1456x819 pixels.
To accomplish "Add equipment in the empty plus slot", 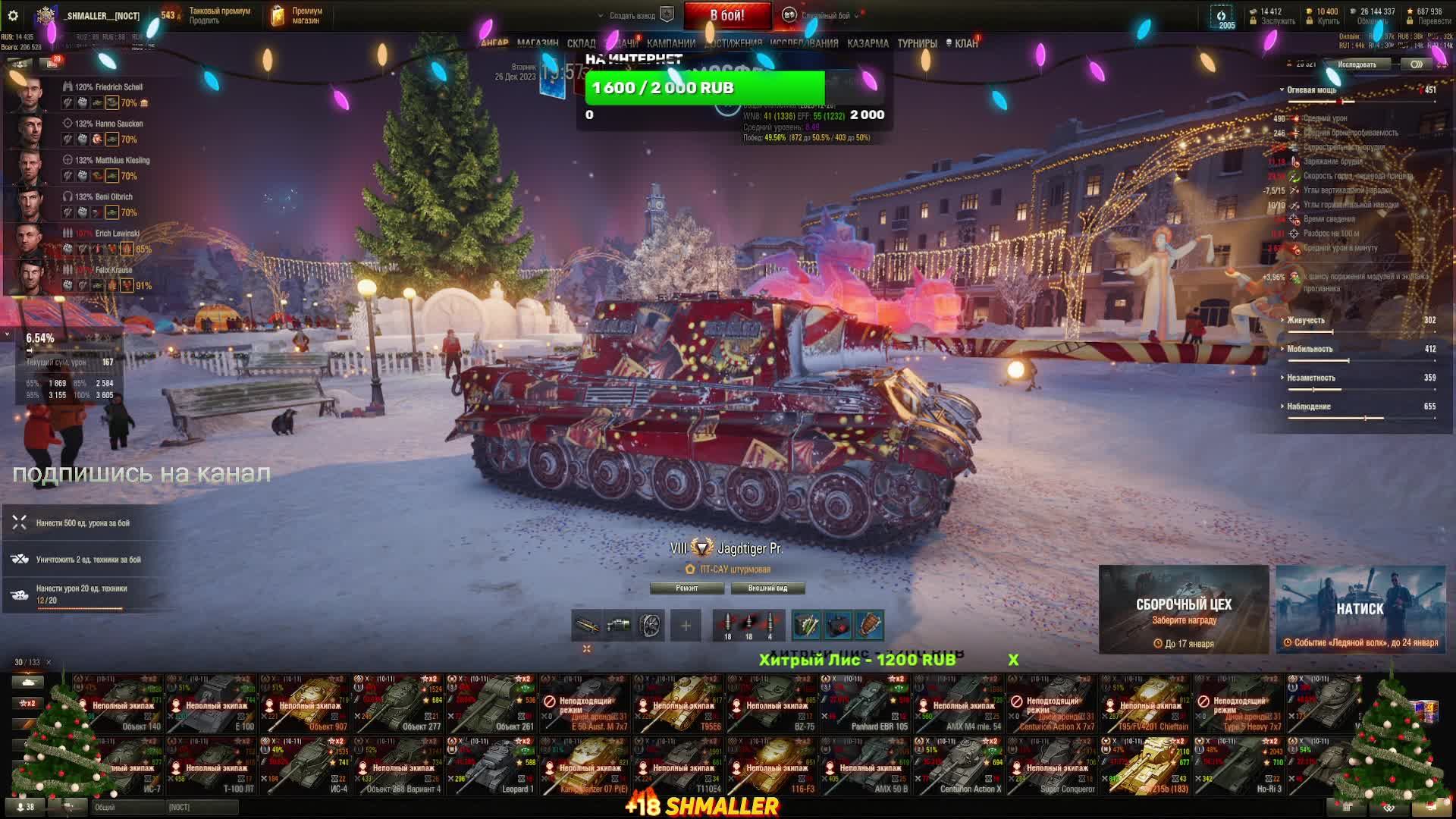I will 686,626.
